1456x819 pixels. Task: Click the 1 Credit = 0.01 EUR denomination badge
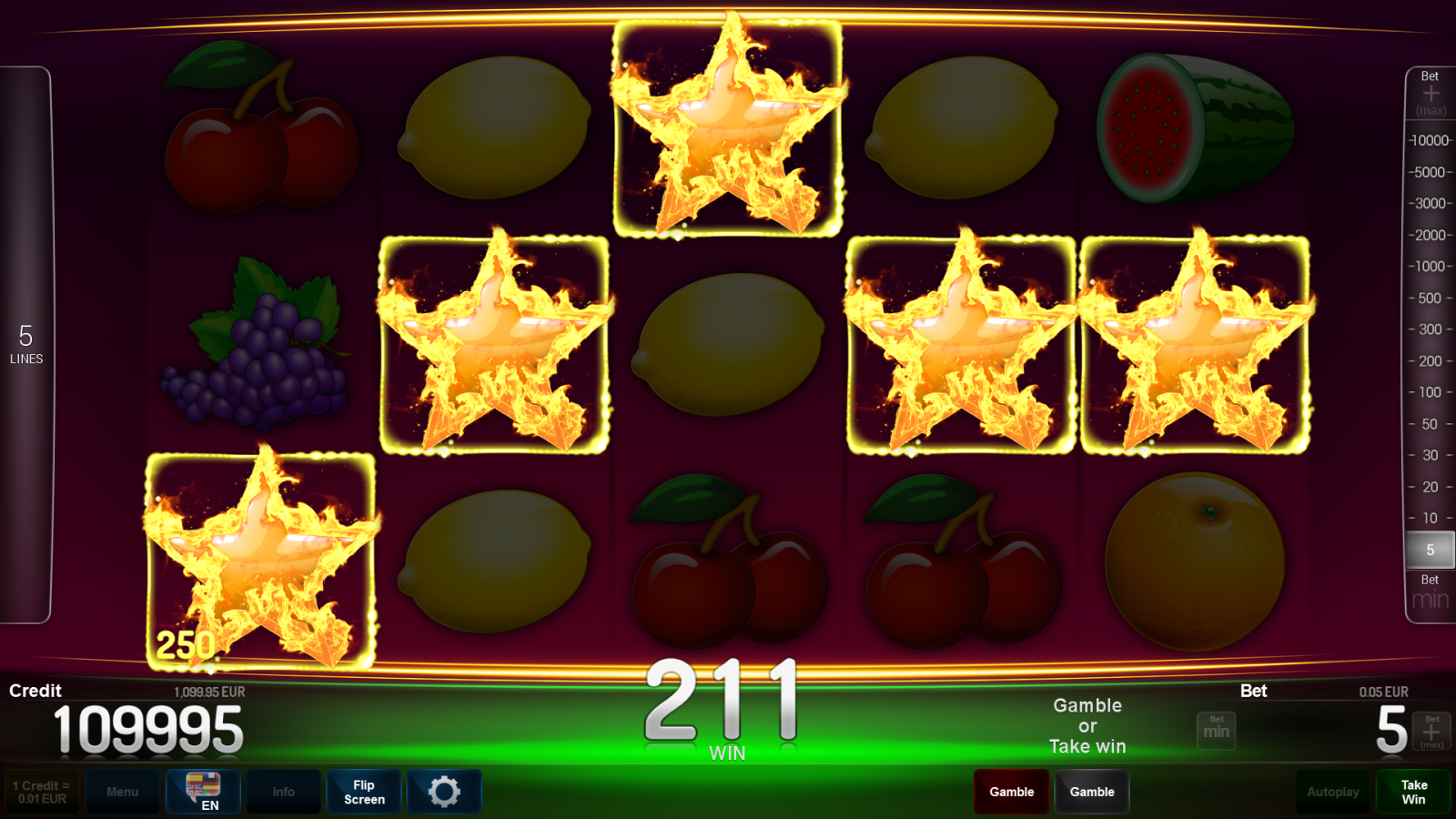[x=40, y=792]
